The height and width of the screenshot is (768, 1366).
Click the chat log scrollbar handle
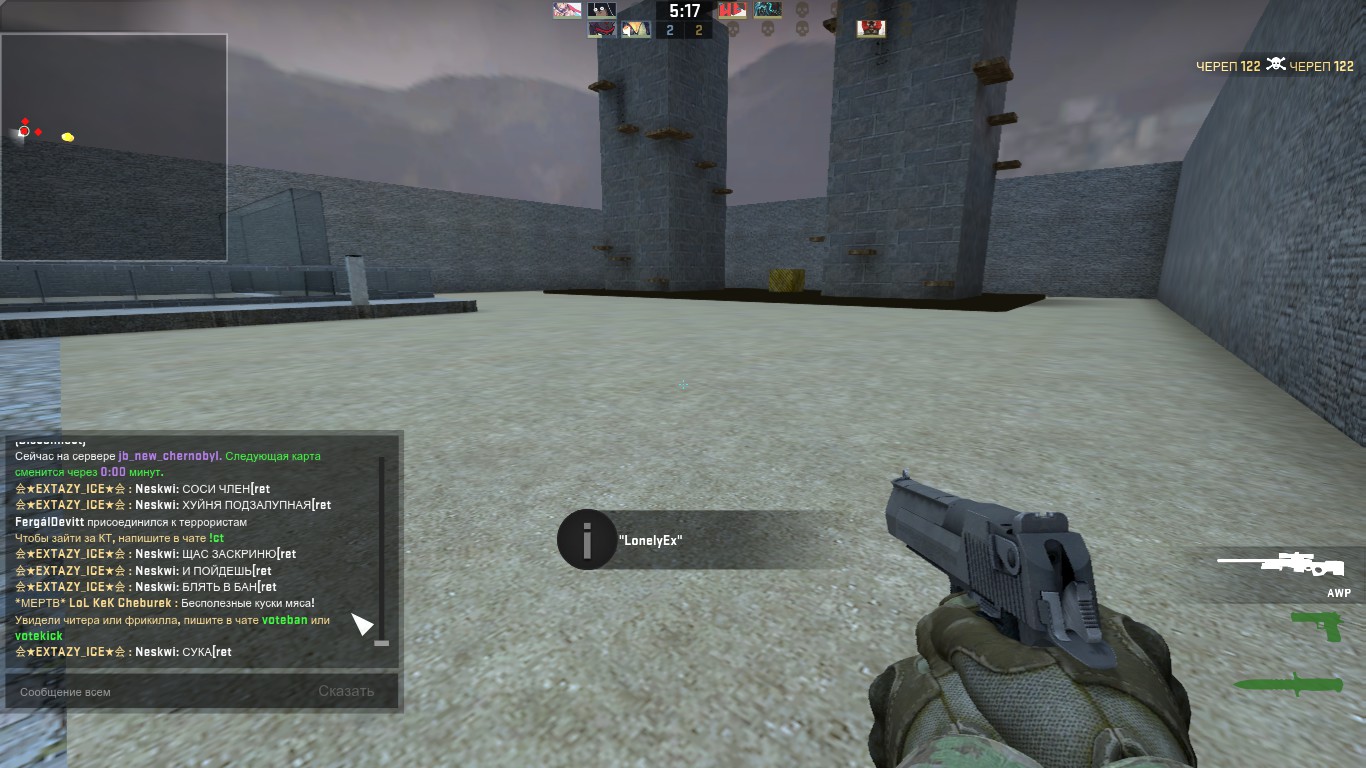pyautogui.click(x=381, y=643)
